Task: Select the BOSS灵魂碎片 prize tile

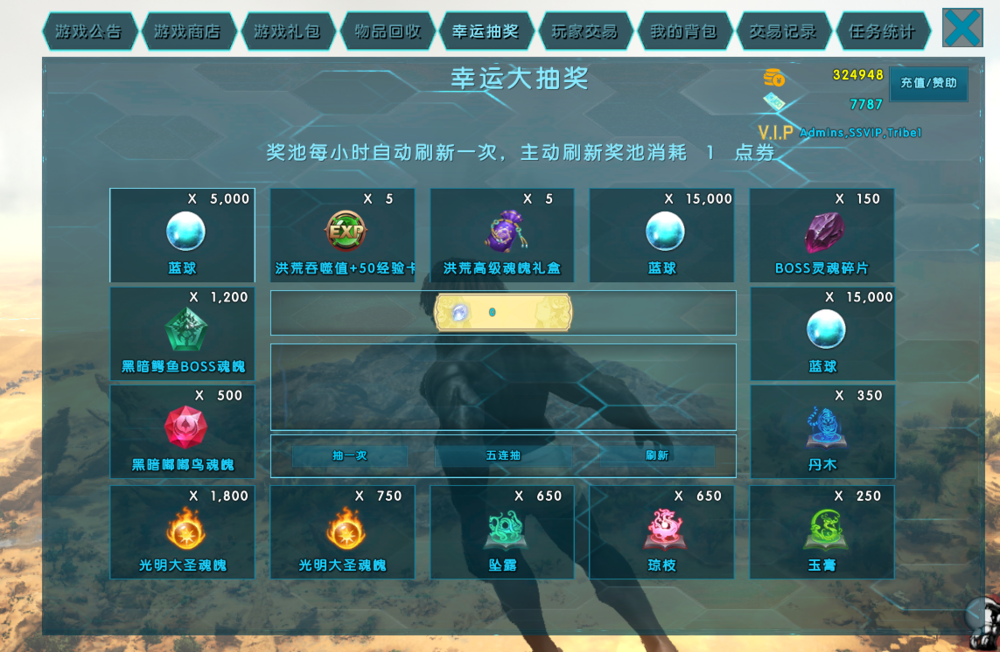Action: click(822, 235)
